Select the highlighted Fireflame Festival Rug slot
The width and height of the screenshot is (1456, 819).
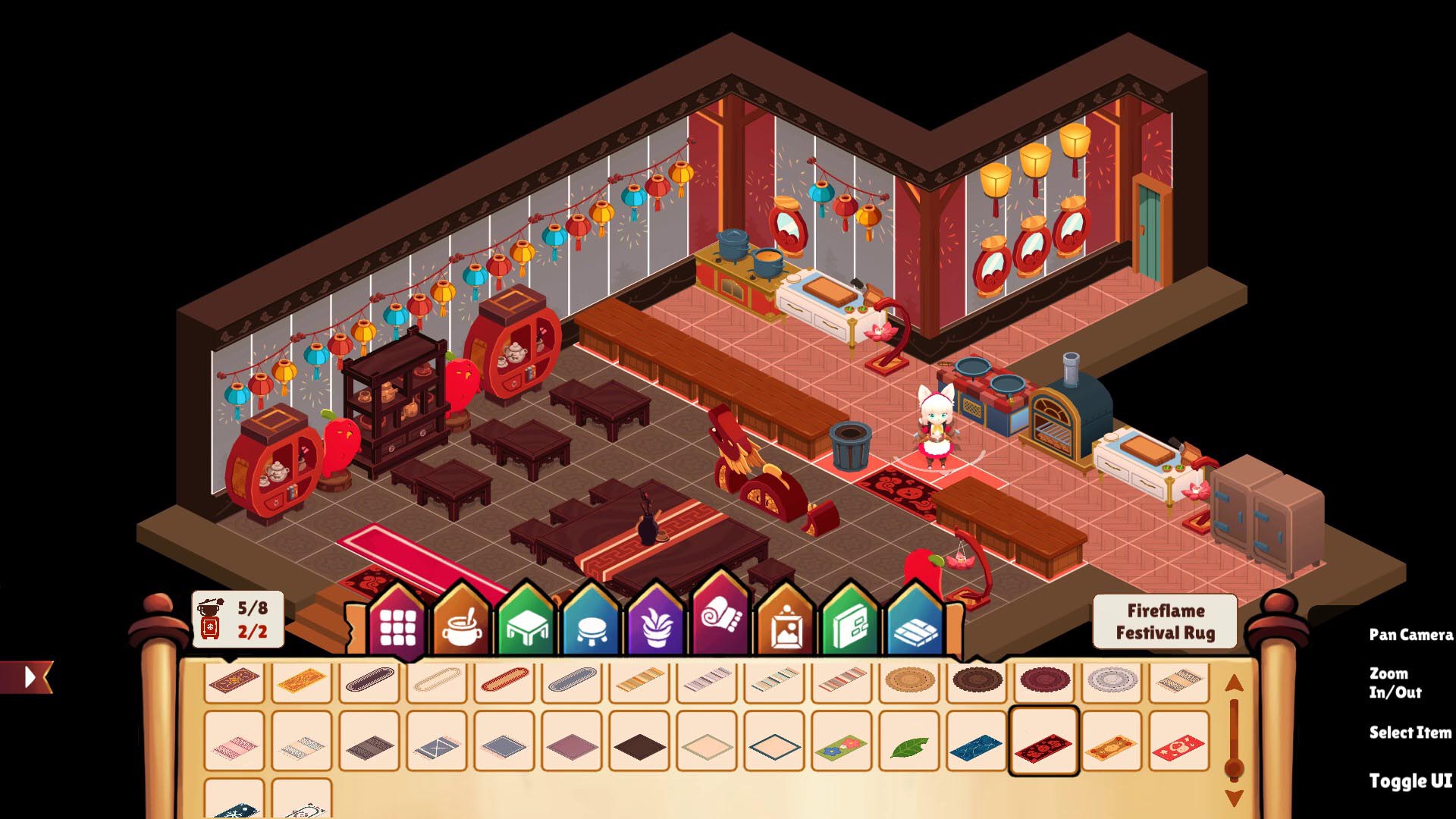1043,742
